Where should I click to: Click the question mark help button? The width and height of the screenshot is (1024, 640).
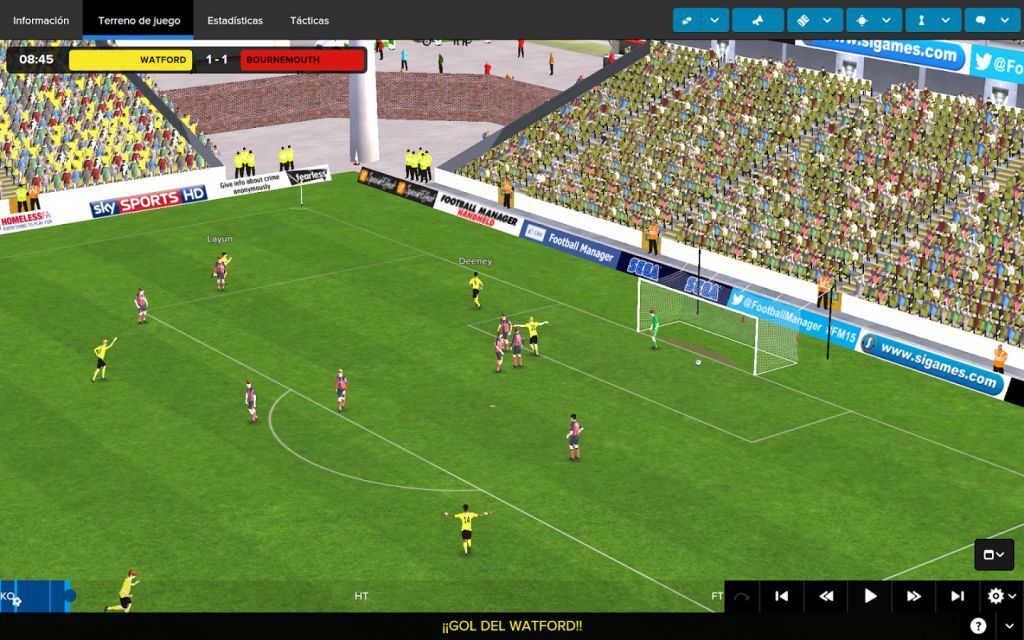pos(978,626)
